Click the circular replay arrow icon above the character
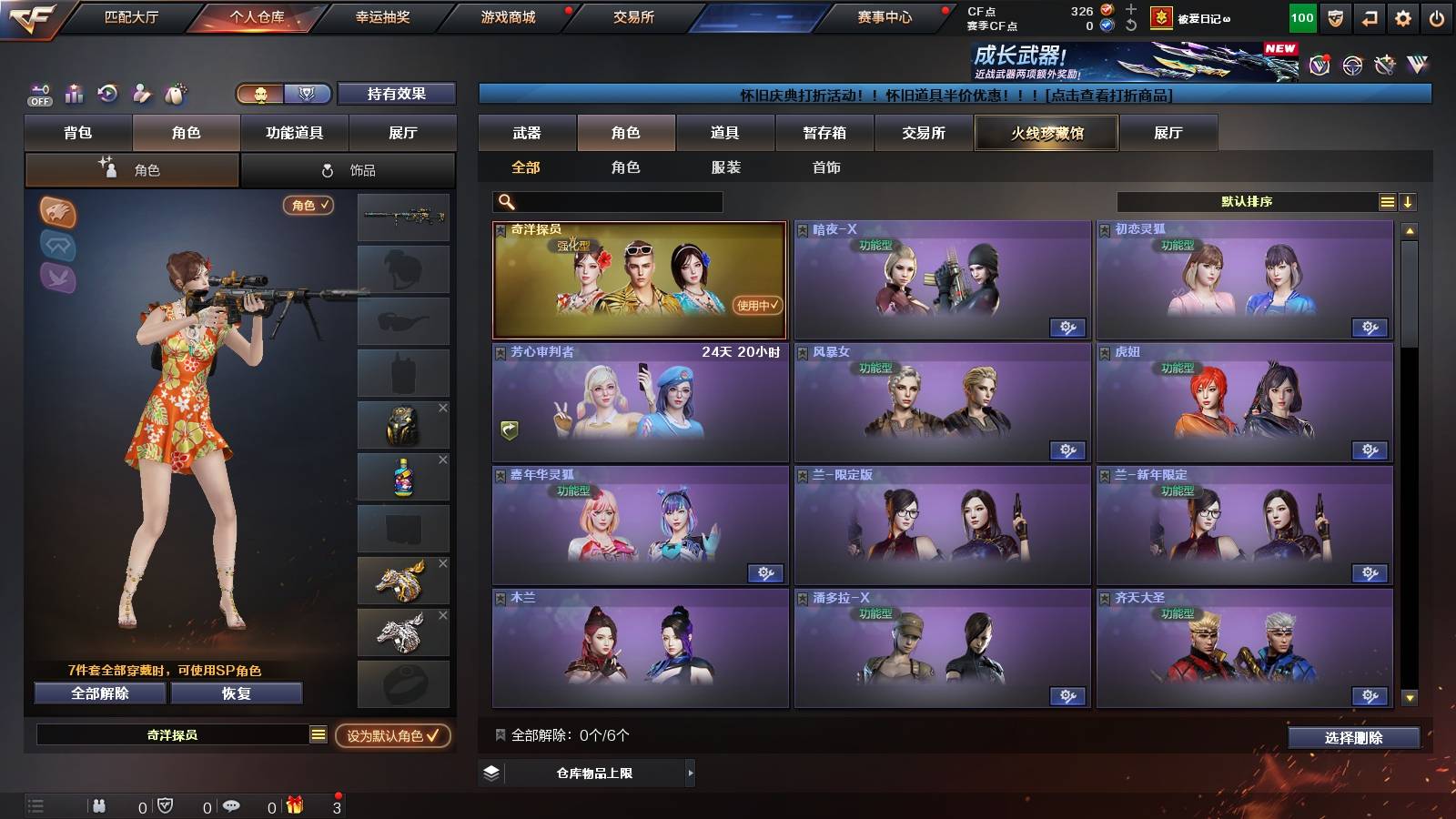Screen dimensions: 1456x819 click(x=106, y=94)
